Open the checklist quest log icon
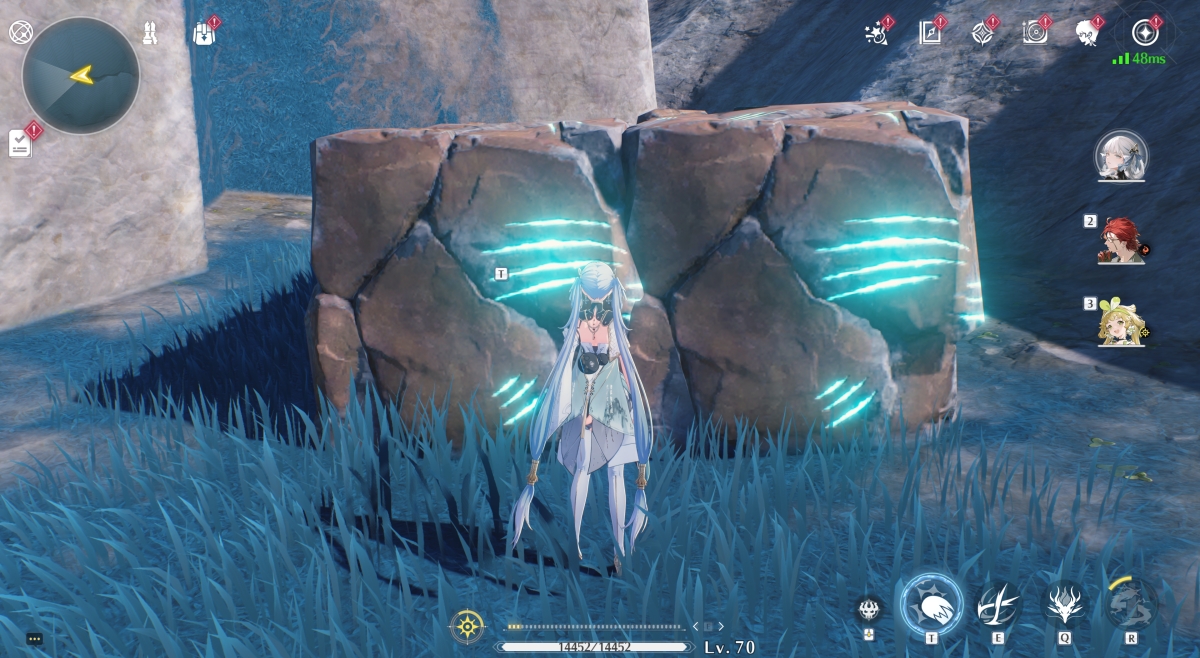This screenshot has width=1200, height=658. point(21,144)
